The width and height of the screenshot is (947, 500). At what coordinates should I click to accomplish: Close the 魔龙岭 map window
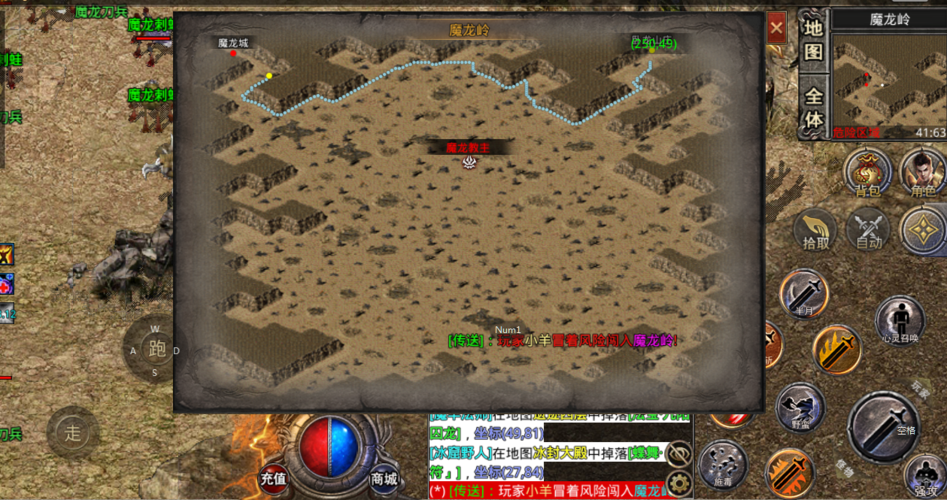[x=776, y=29]
